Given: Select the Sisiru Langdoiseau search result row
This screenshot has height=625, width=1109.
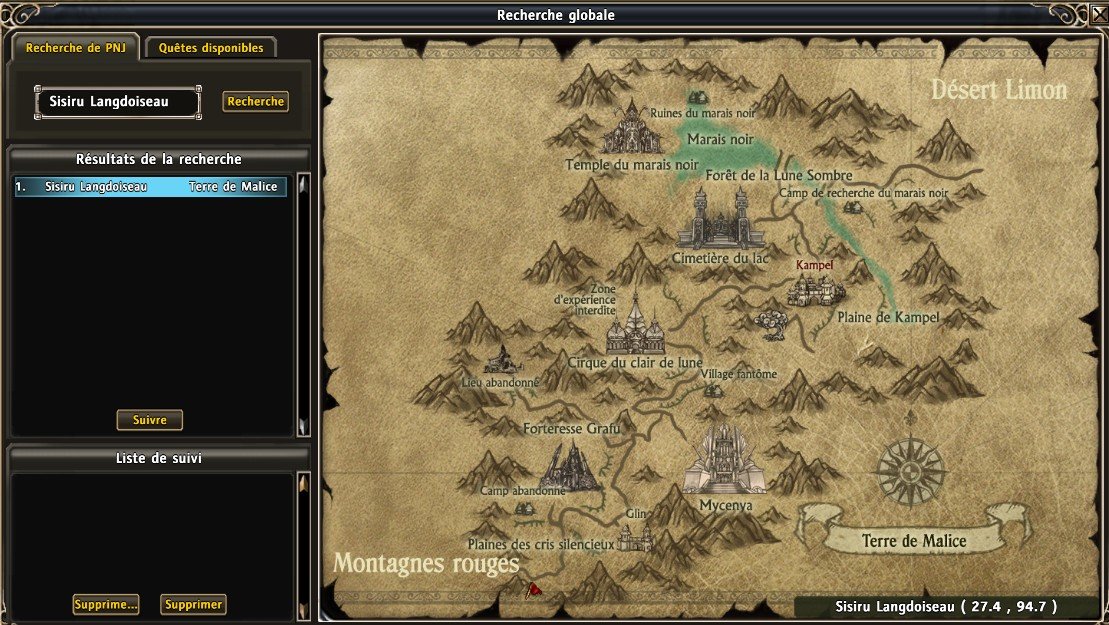Looking at the screenshot, I should [150, 187].
